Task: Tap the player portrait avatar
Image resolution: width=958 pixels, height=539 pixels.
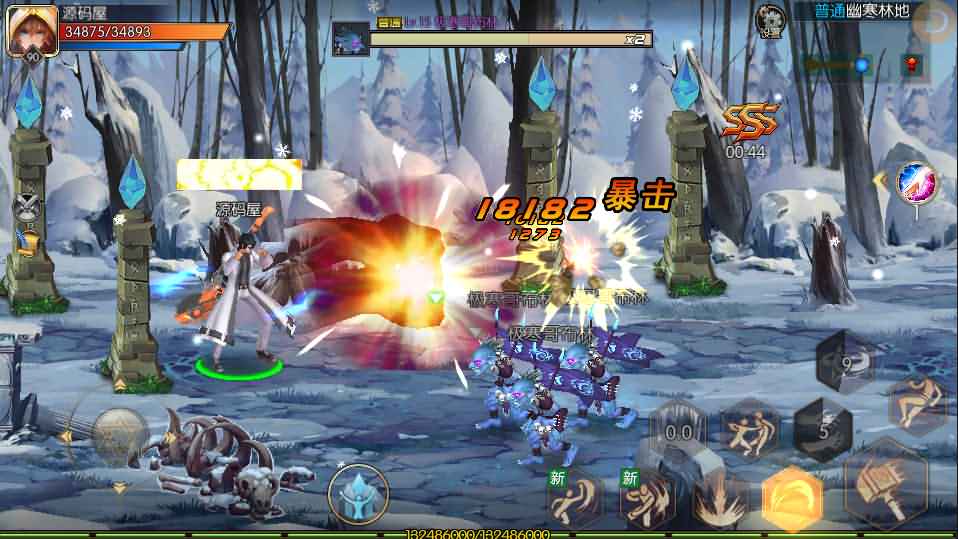Action: click(x=31, y=31)
